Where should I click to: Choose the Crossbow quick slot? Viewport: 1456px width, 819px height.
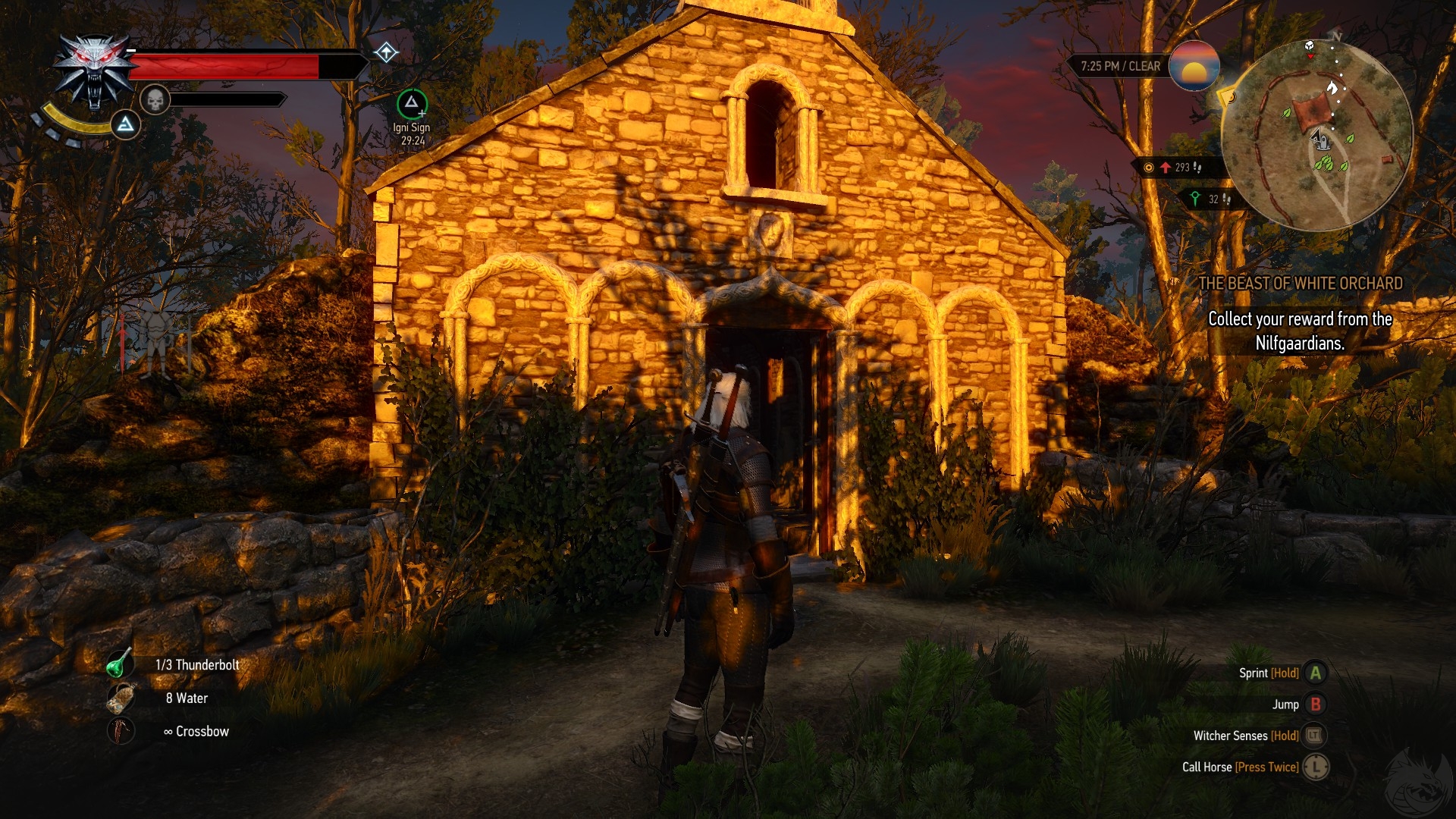pyautogui.click(x=121, y=731)
